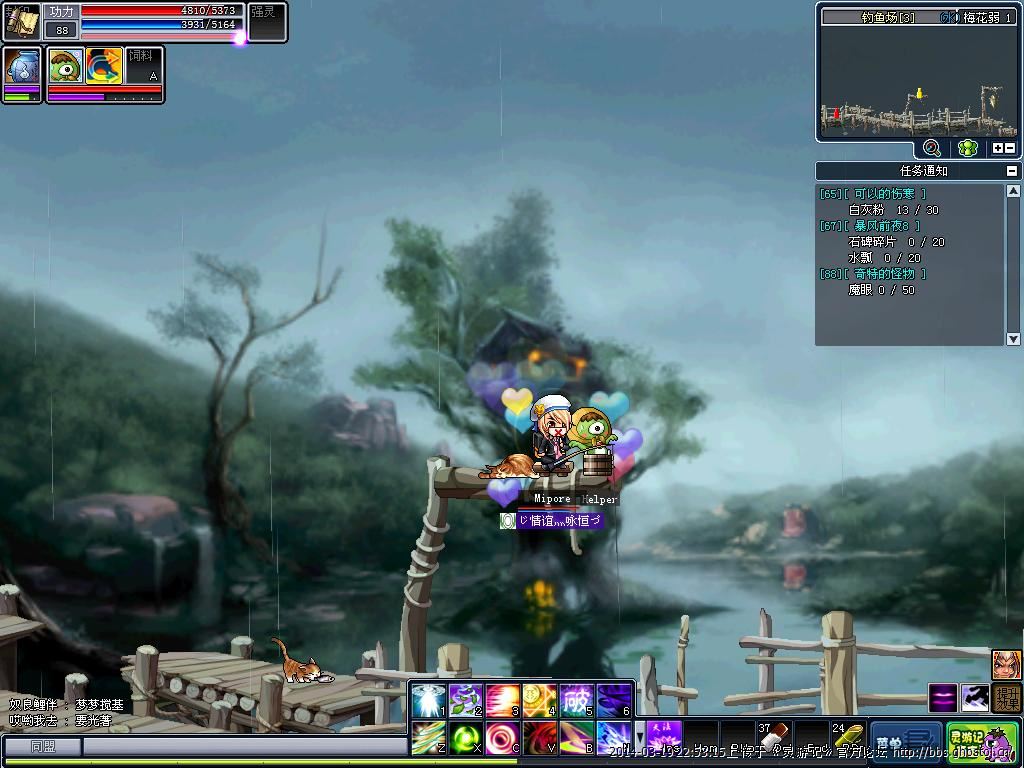The width and height of the screenshot is (1024, 768).
Task: Click the minimap magnifier search icon
Action: [932, 148]
